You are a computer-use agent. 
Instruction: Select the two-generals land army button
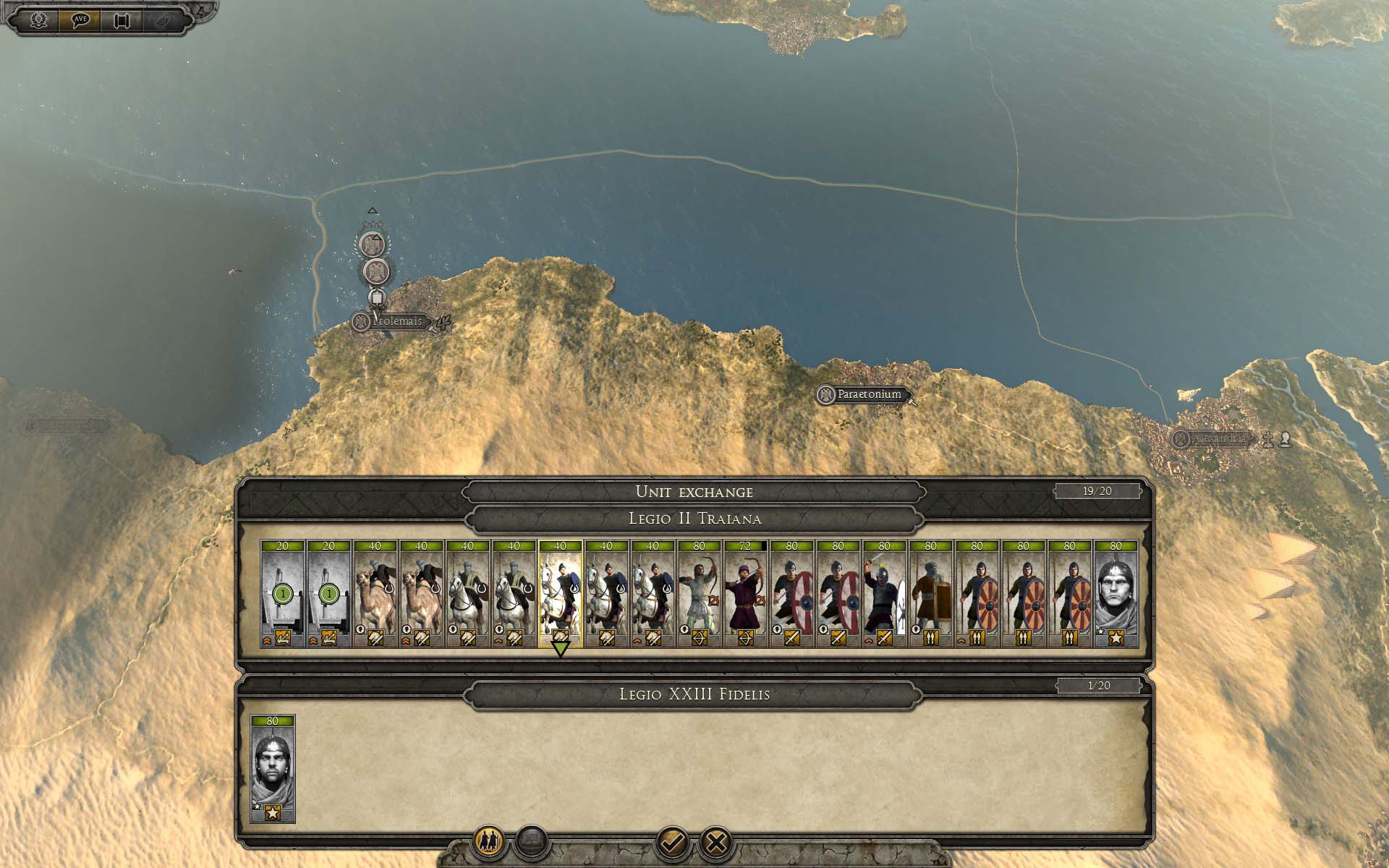coord(488,843)
